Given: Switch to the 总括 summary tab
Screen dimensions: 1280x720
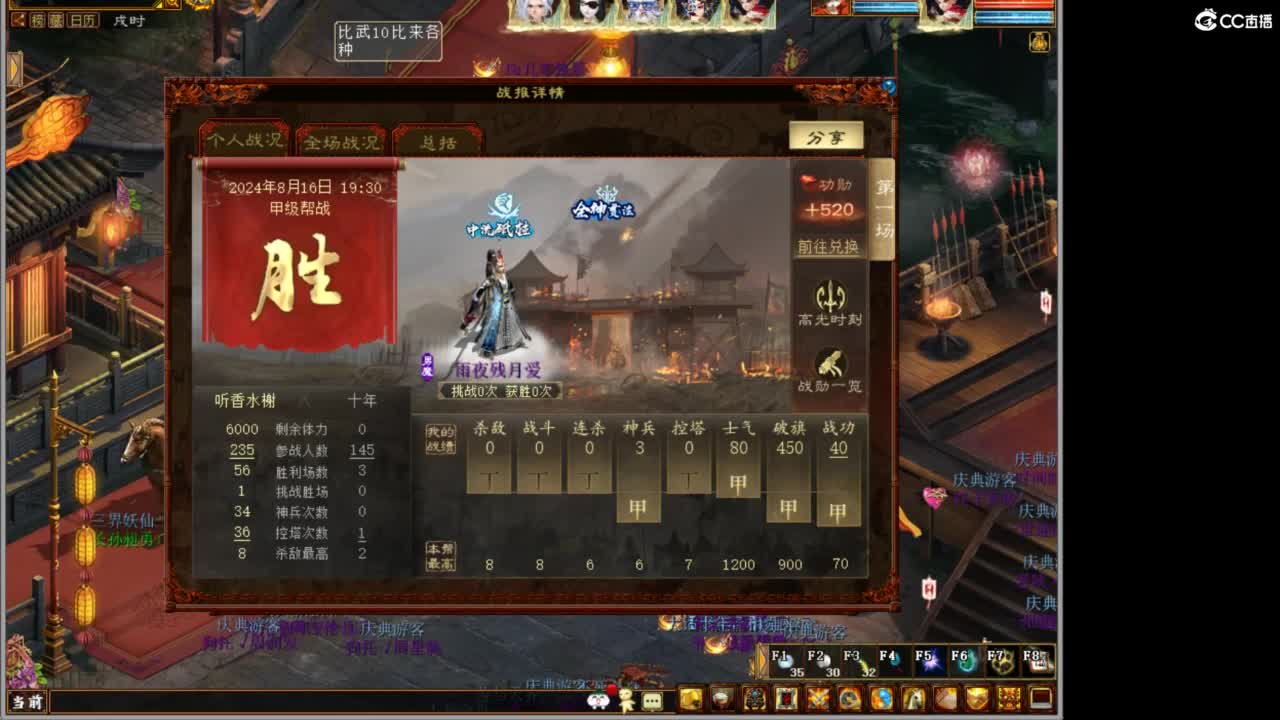Looking at the screenshot, I should [441, 142].
